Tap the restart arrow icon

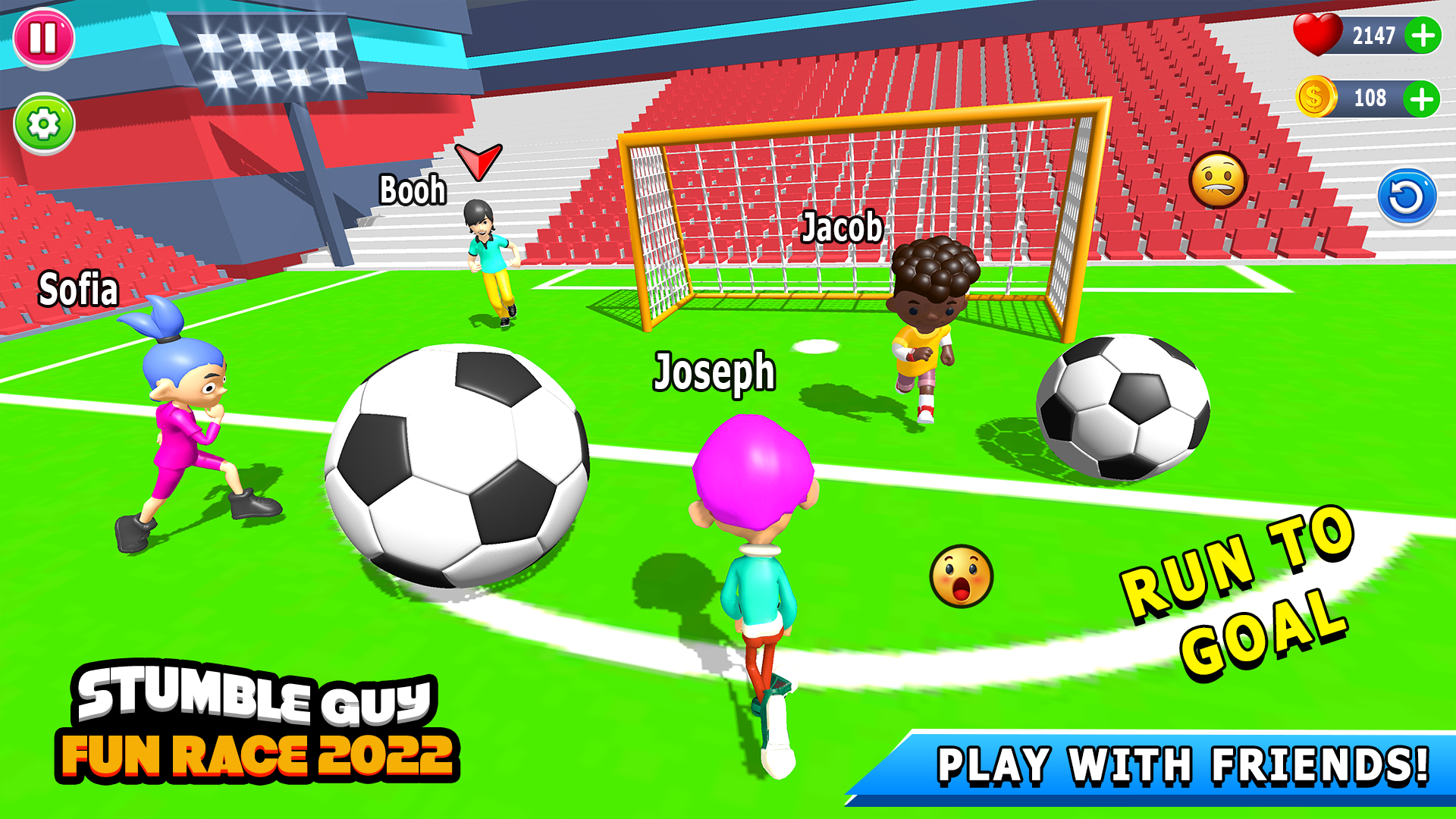(x=1407, y=196)
